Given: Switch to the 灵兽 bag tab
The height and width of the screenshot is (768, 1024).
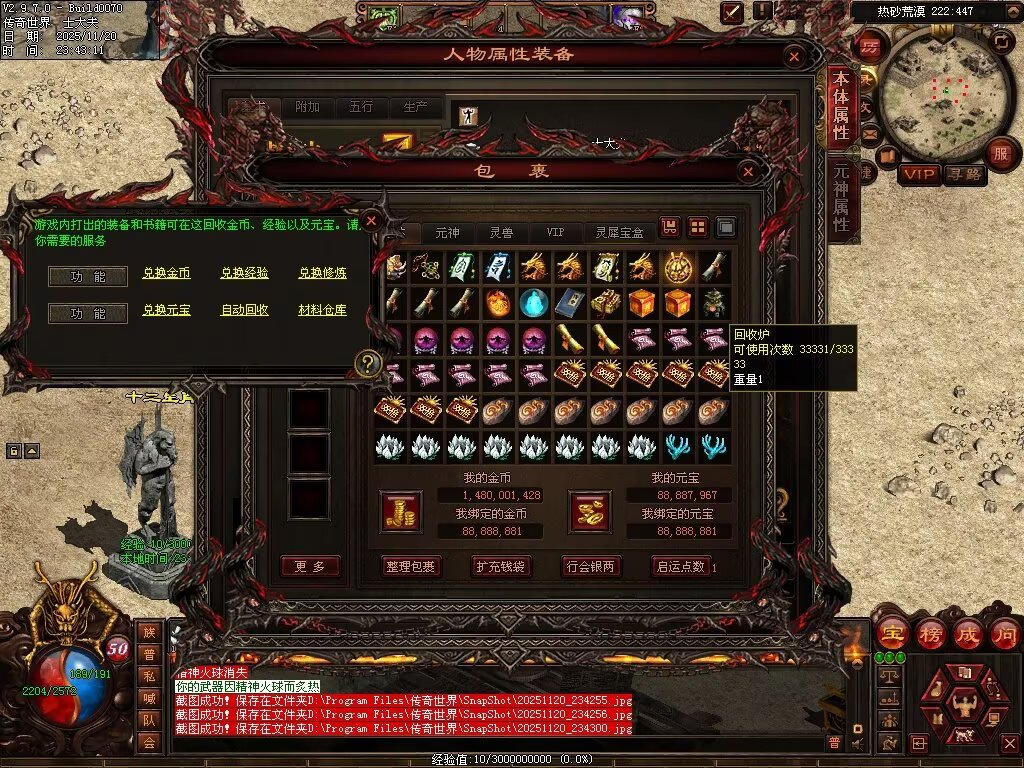Looking at the screenshot, I should tap(501, 232).
